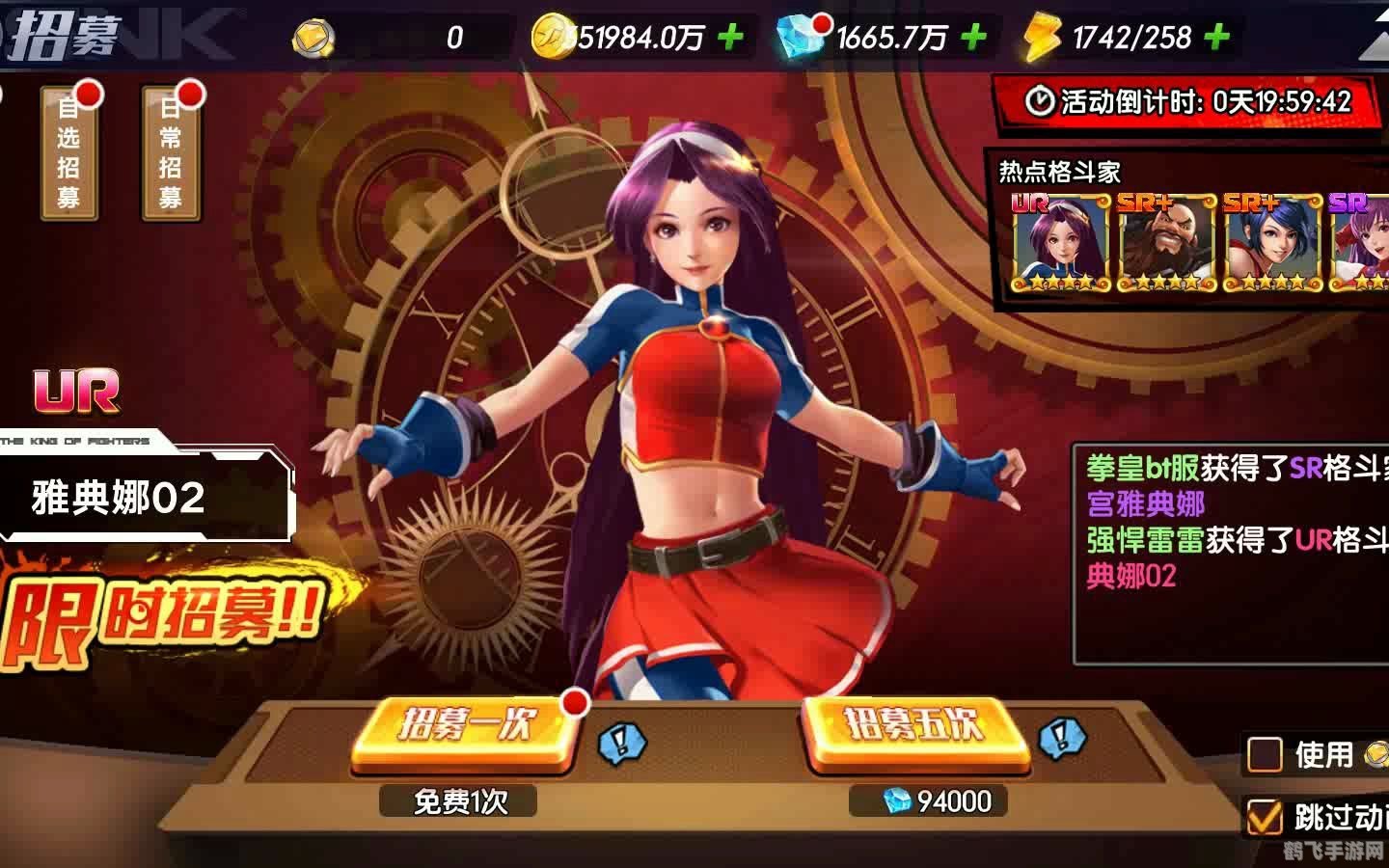Image resolution: width=1389 pixels, height=868 pixels.
Task: Select the UR Athena portrait under 热点格斗家
Action: 1058,239
